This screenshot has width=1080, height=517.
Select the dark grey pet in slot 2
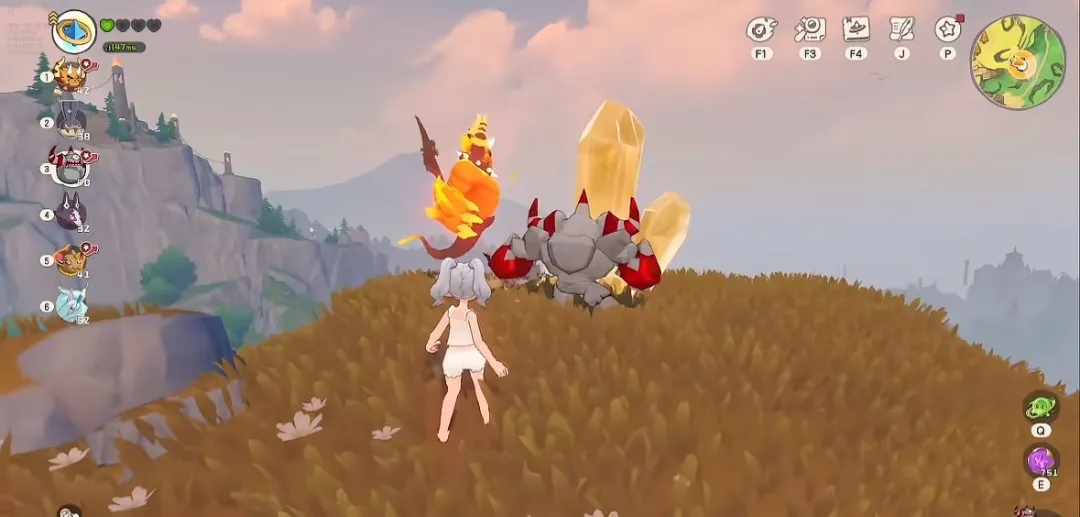point(70,121)
